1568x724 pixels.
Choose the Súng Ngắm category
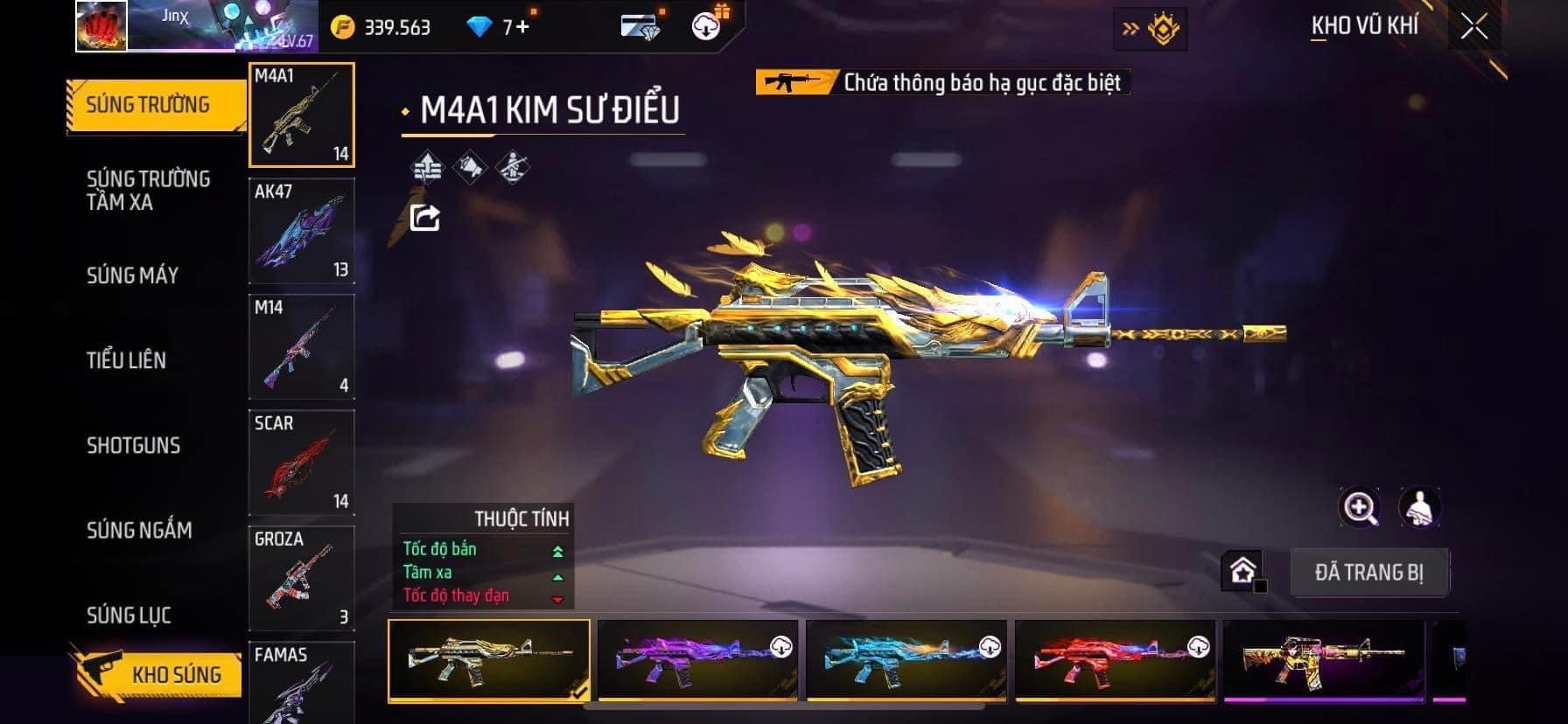point(139,530)
